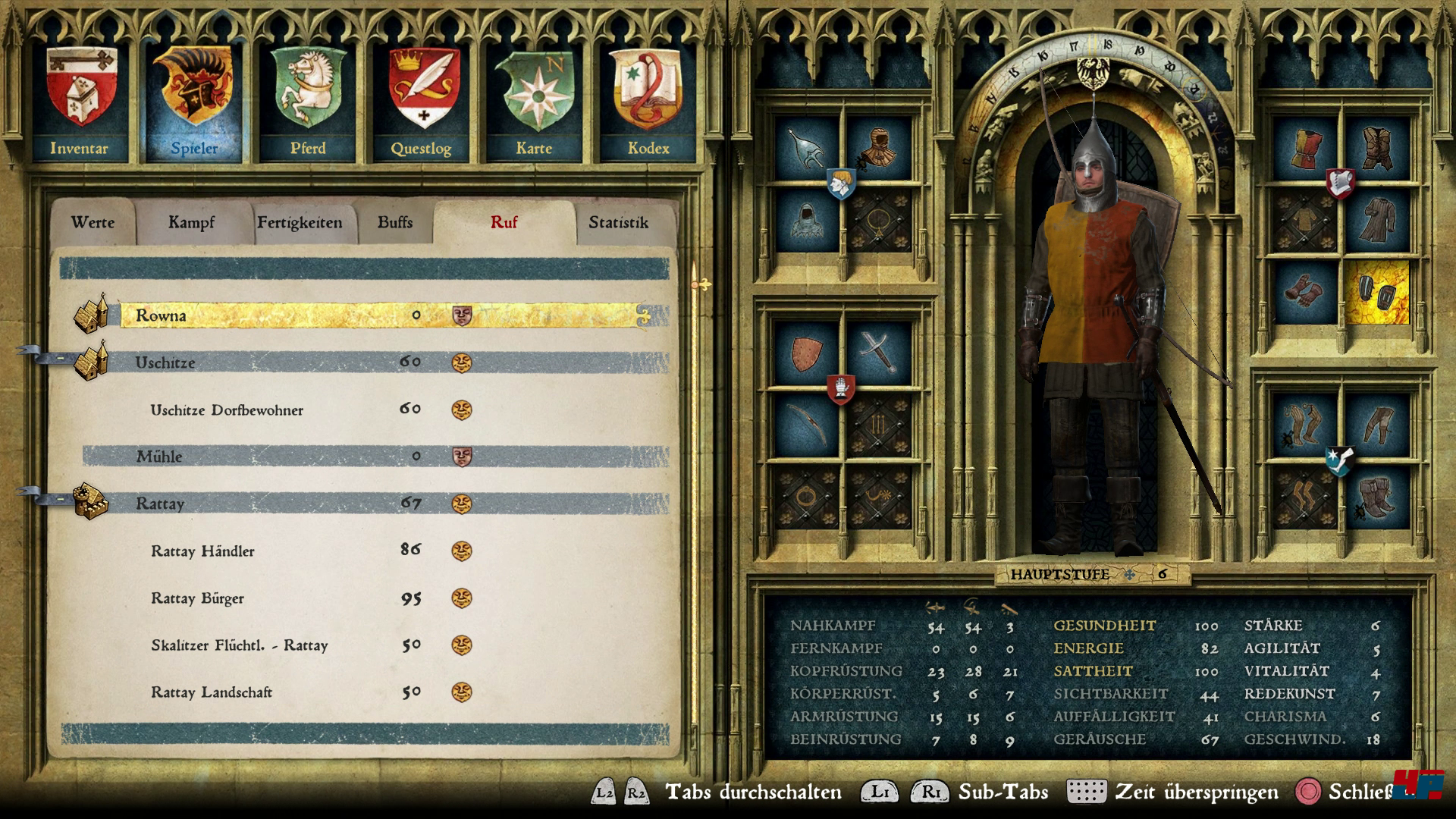Select the Buffs tab
Image resolution: width=1456 pixels, height=819 pixels.
(x=395, y=222)
